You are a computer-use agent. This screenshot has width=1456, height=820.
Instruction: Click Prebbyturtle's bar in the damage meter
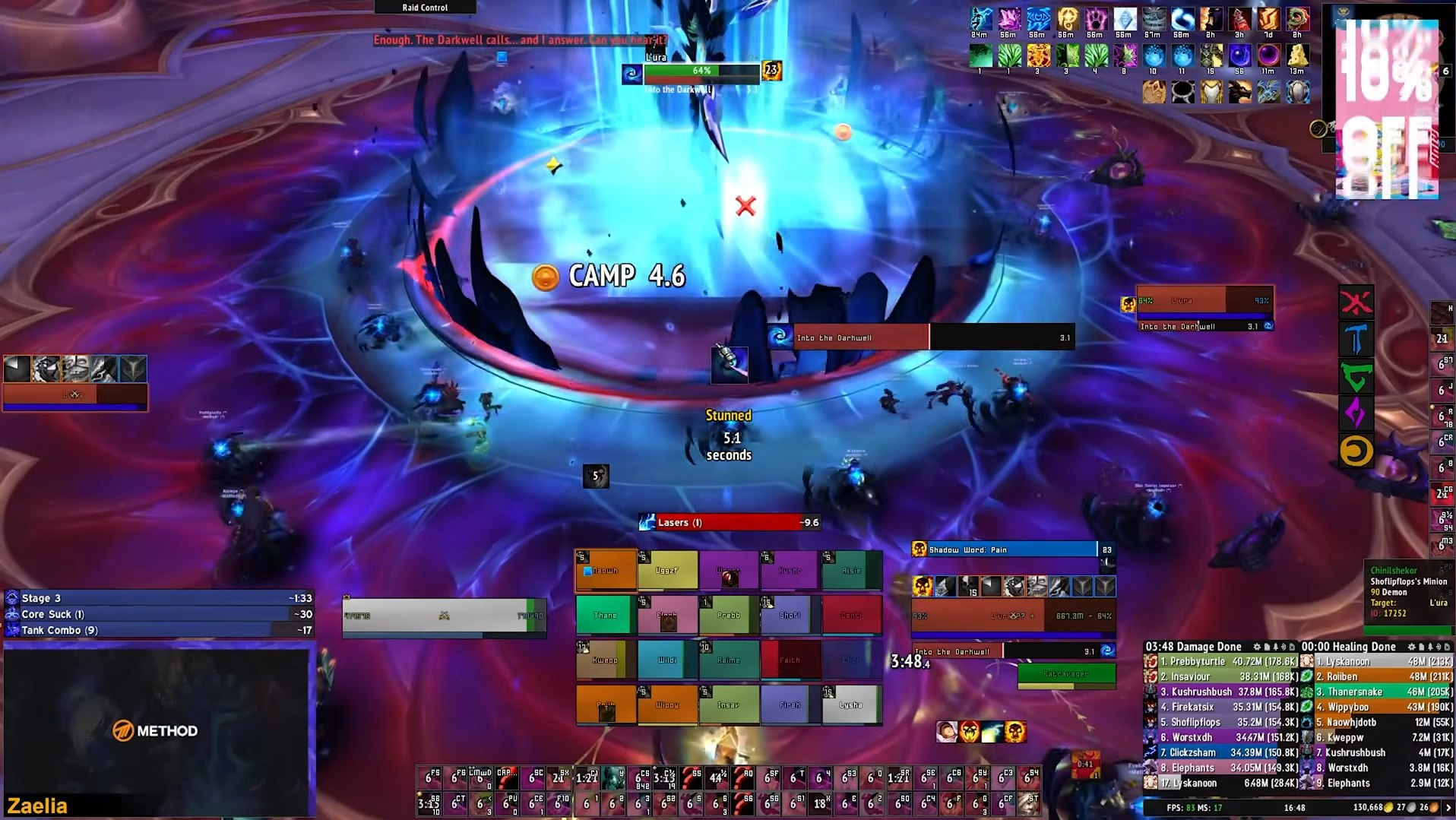(x=1231, y=661)
